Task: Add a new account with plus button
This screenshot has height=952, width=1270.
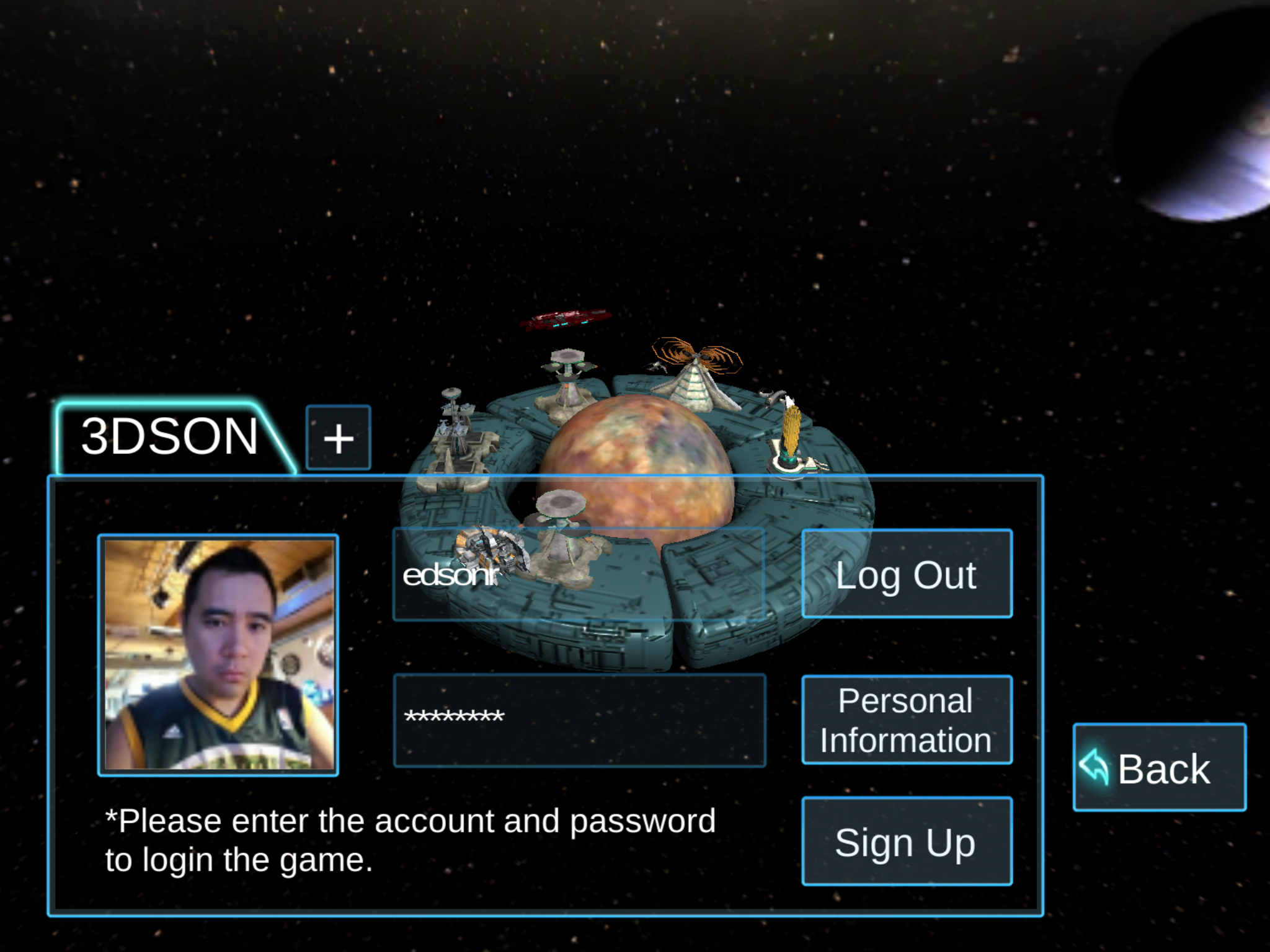Action: (x=338, y=438)
